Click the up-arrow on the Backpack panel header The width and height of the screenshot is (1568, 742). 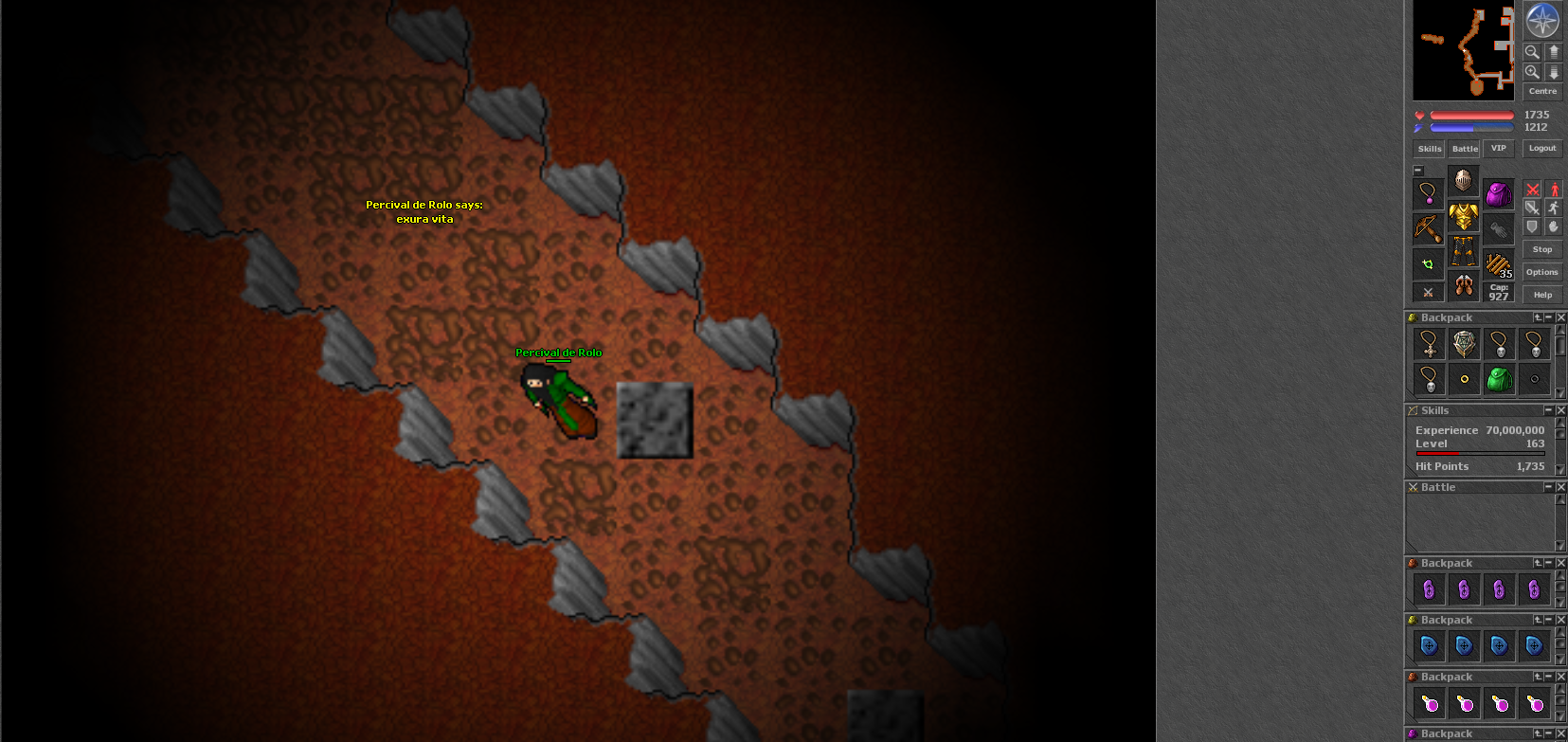[x=1538, y=317]
